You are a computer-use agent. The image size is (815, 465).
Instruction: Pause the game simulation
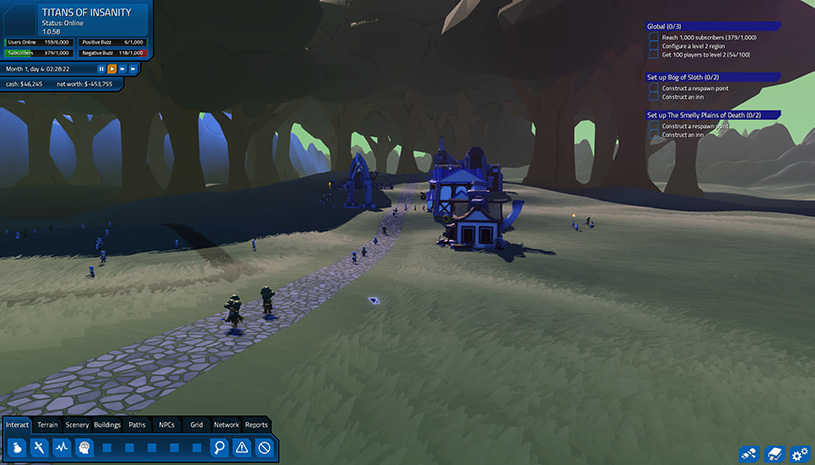click(101, 69)
